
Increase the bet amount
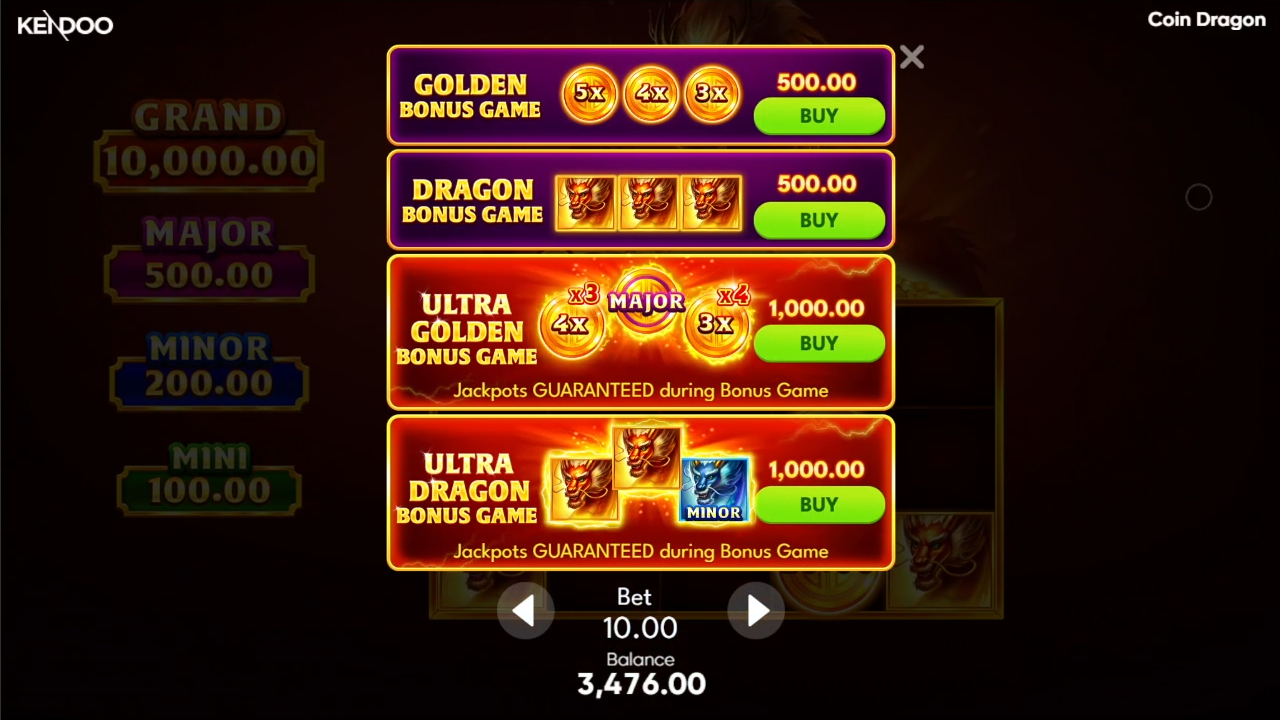point(756,611)
